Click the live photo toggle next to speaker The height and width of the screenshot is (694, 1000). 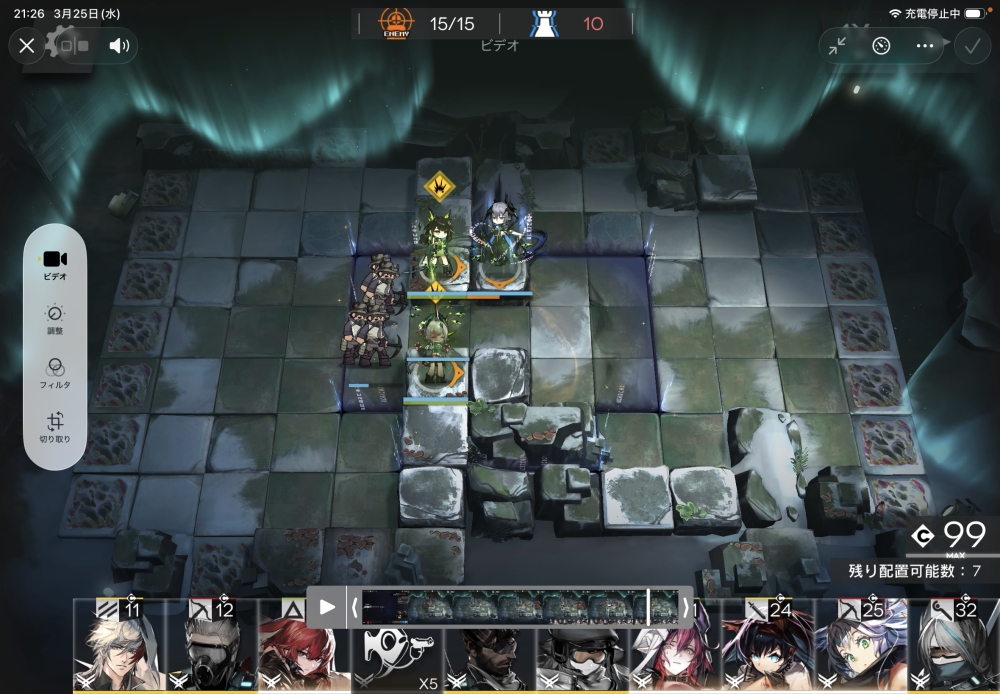(x=73, y=45)
